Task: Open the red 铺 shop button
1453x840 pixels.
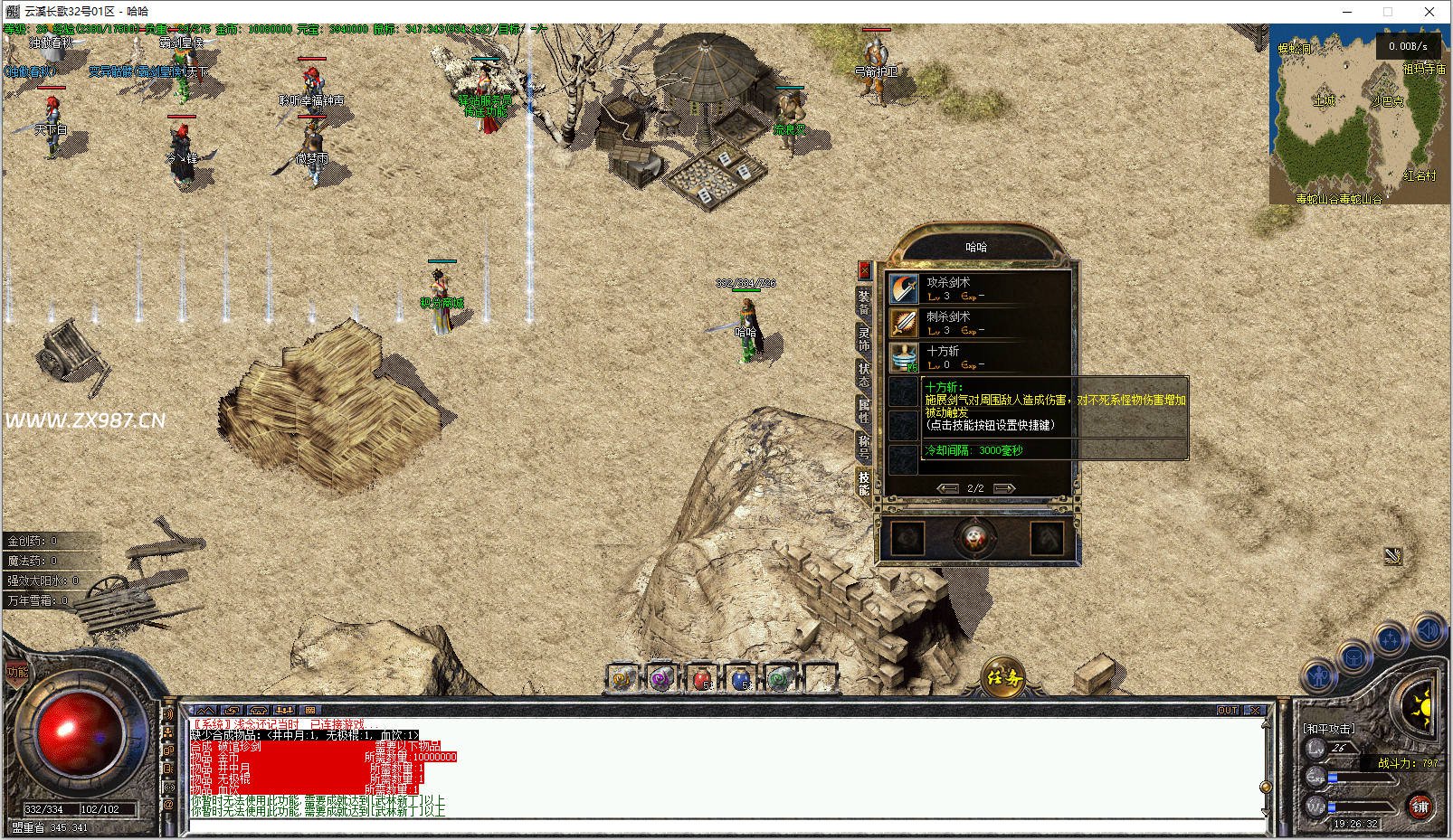Action: tap(1420, 806)
